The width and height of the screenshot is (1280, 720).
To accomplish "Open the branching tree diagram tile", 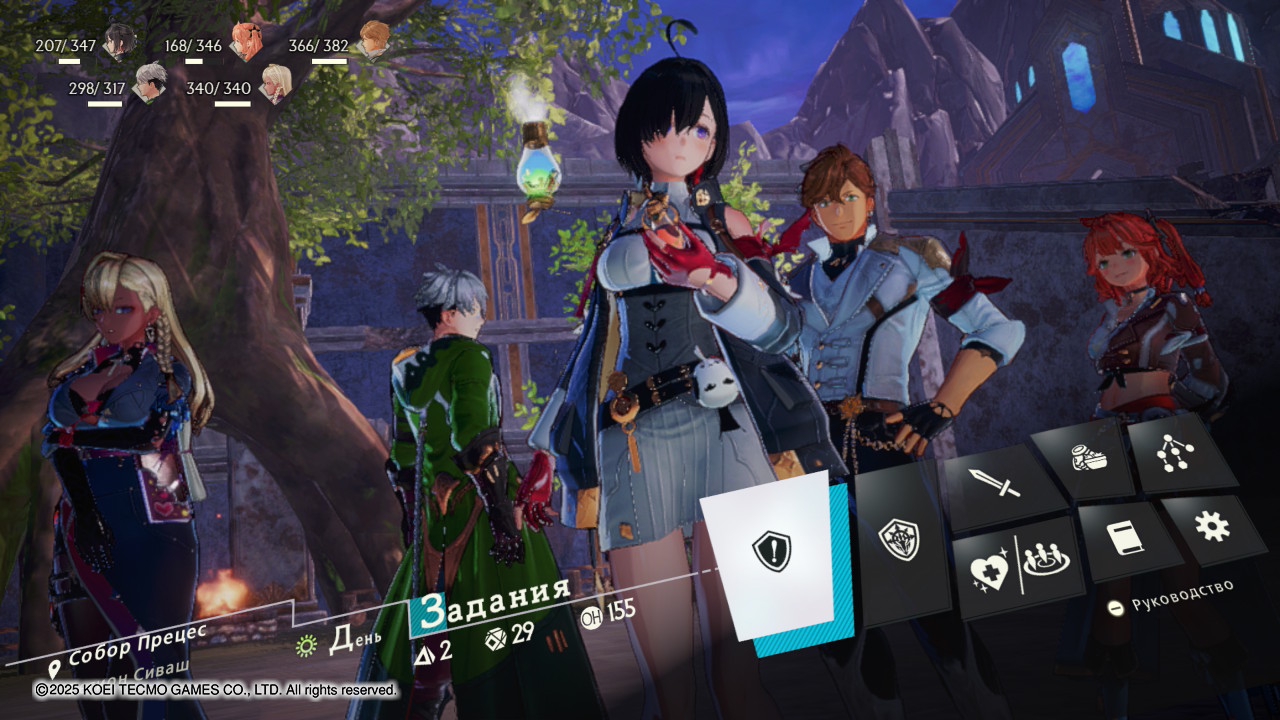I will (1174, 451).
